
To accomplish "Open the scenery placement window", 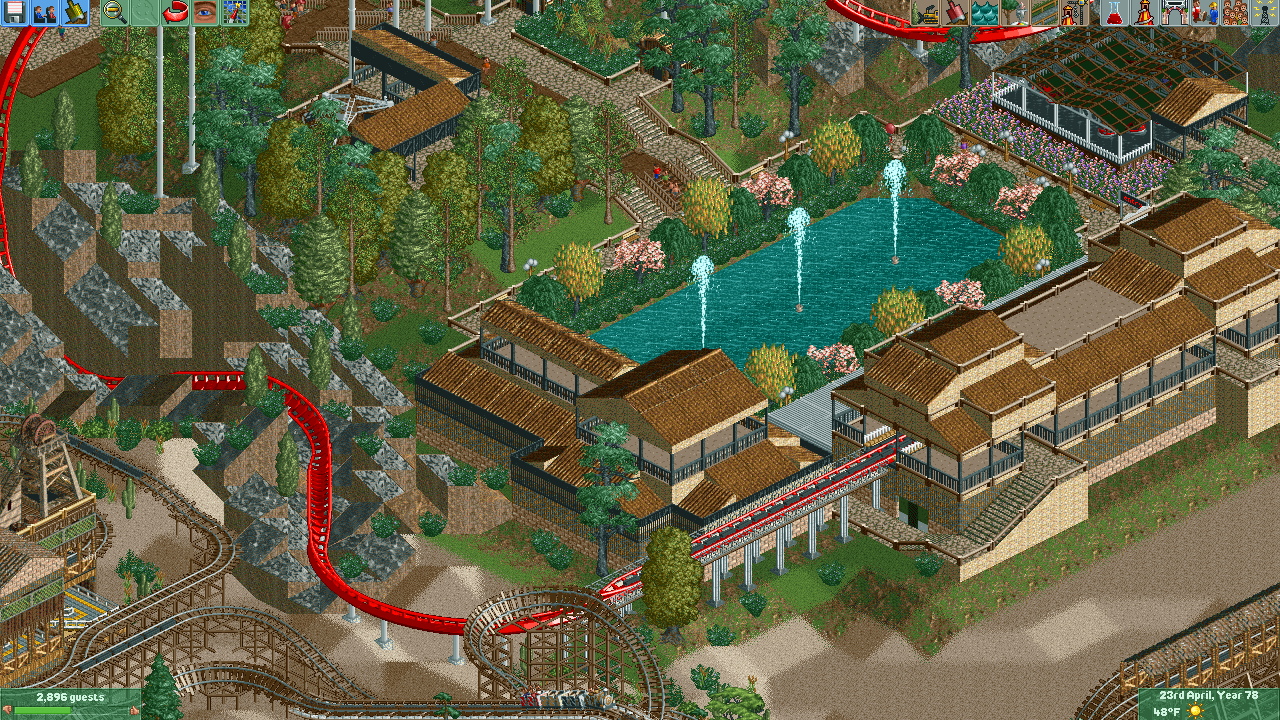I will pyautogui.click(x=1015, y=13).
